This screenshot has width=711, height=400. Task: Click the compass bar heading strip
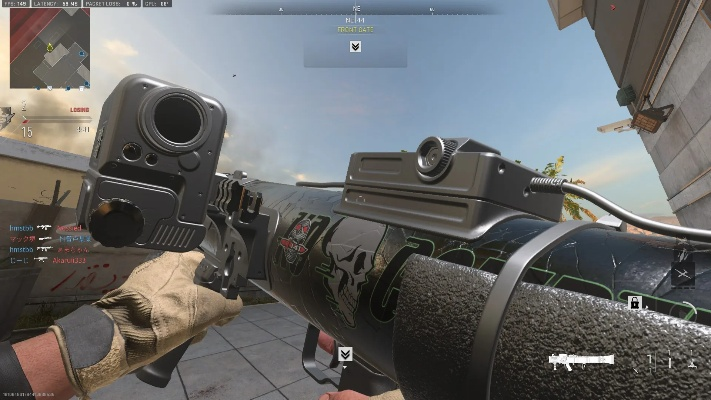[355, 10]
